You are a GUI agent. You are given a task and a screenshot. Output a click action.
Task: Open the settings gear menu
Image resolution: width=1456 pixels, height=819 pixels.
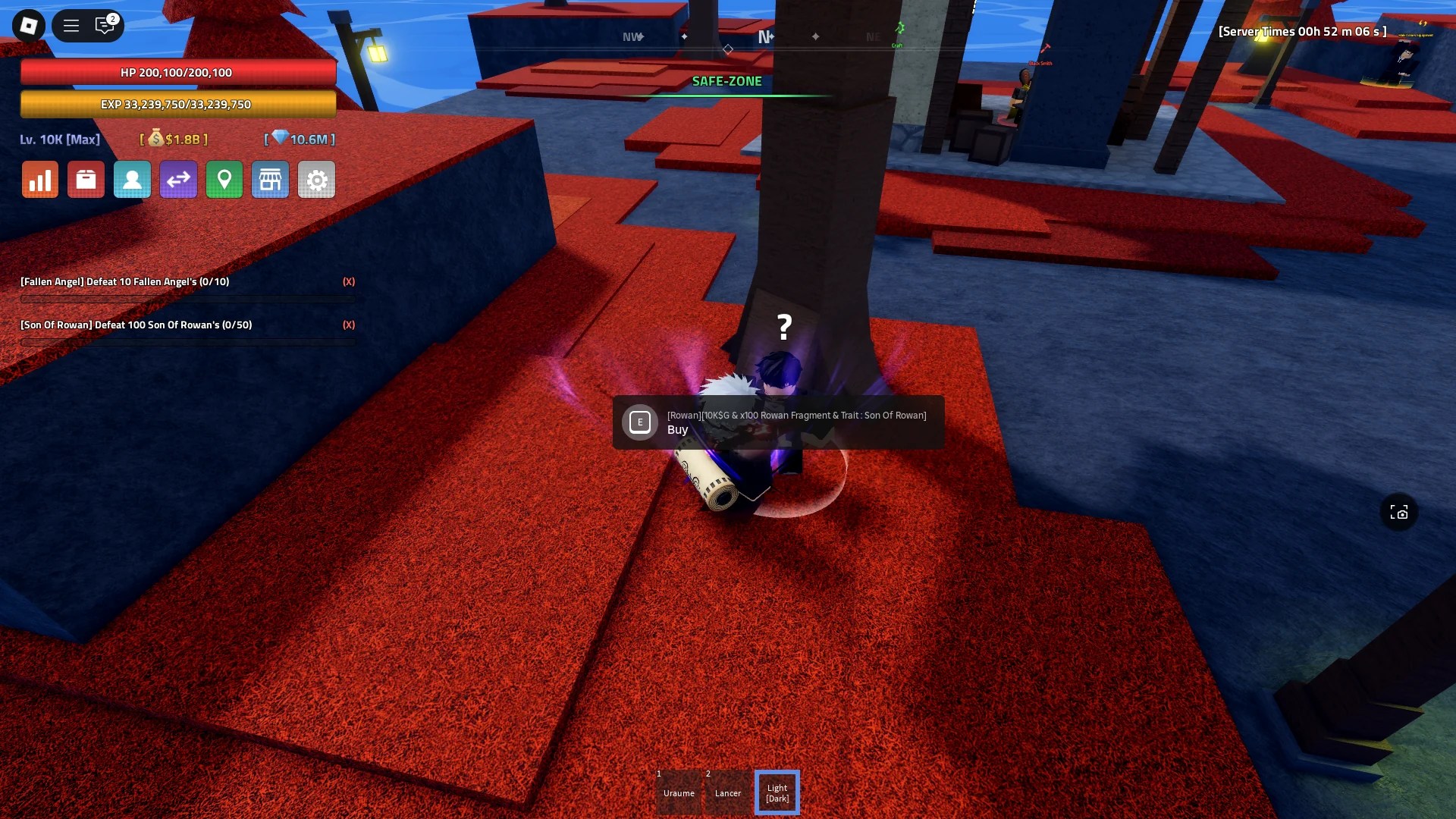(316, 179)
